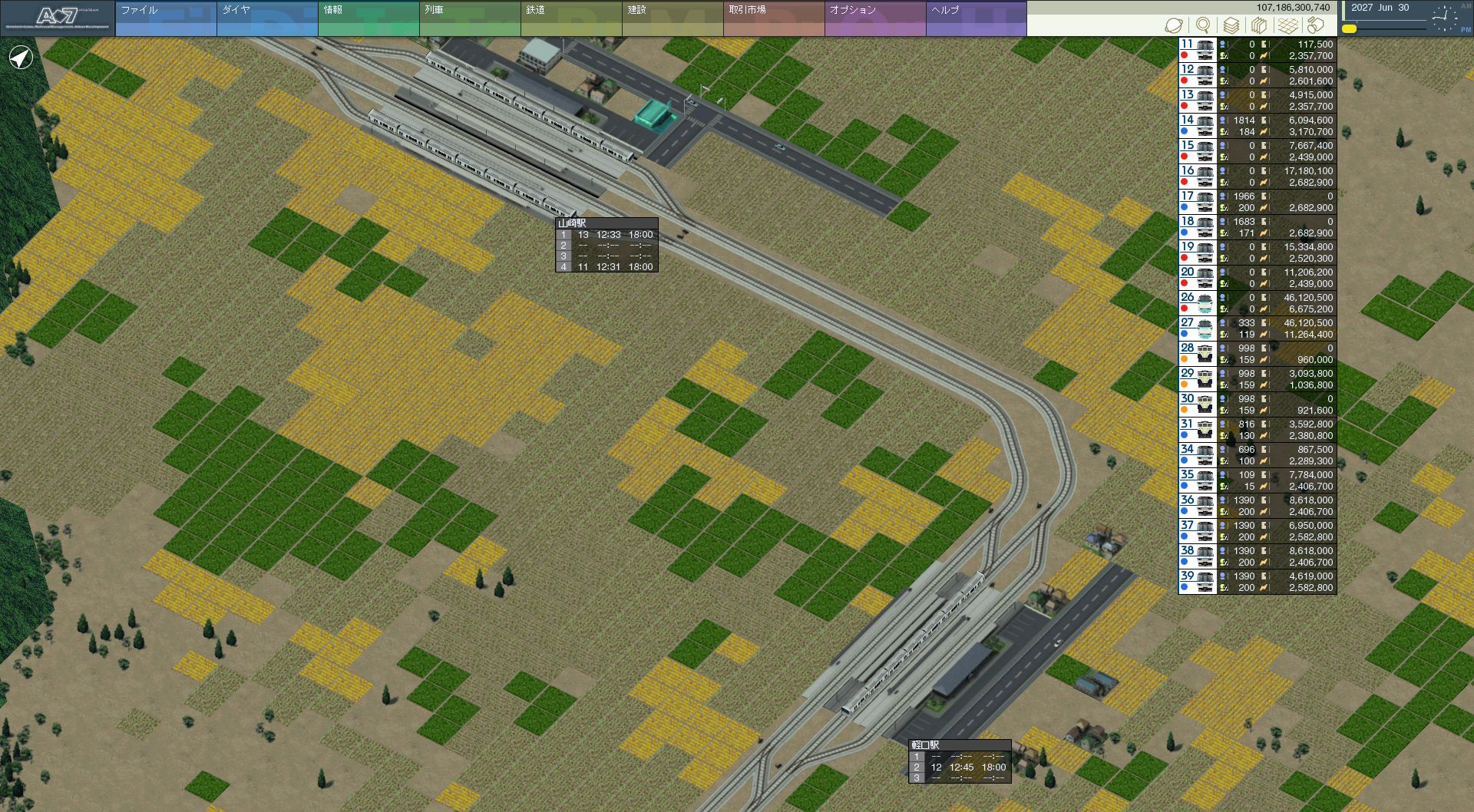The height and width of the screenshot is (812, 1474).
Task: Click the A7 game logo
Action: pyautogui.click(x=58, y=18)
